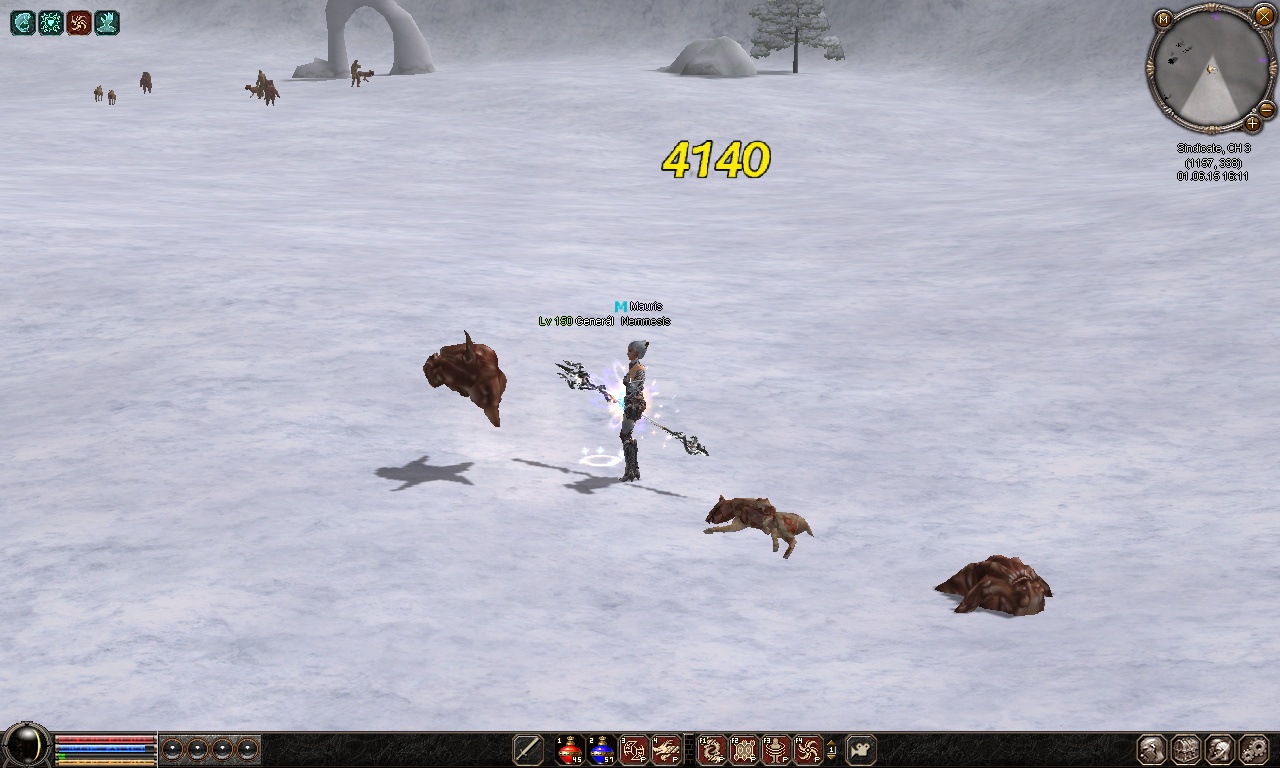This screenshot has width=1280, height=768.
Task: Activate the F1 coiled dragon skill
Action: pyautogui.click(x=712, y=749)
